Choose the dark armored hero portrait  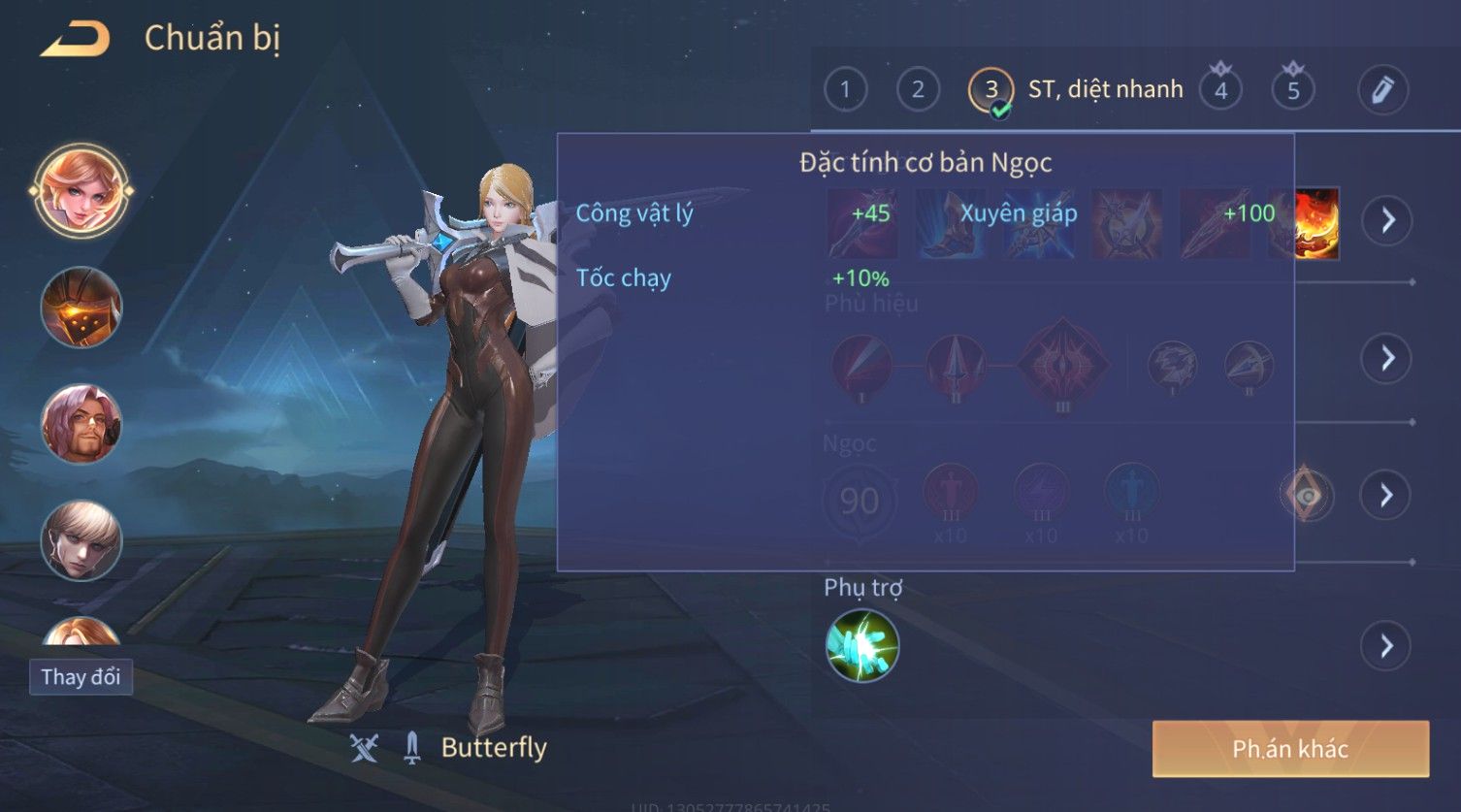[x=81, y=308]
